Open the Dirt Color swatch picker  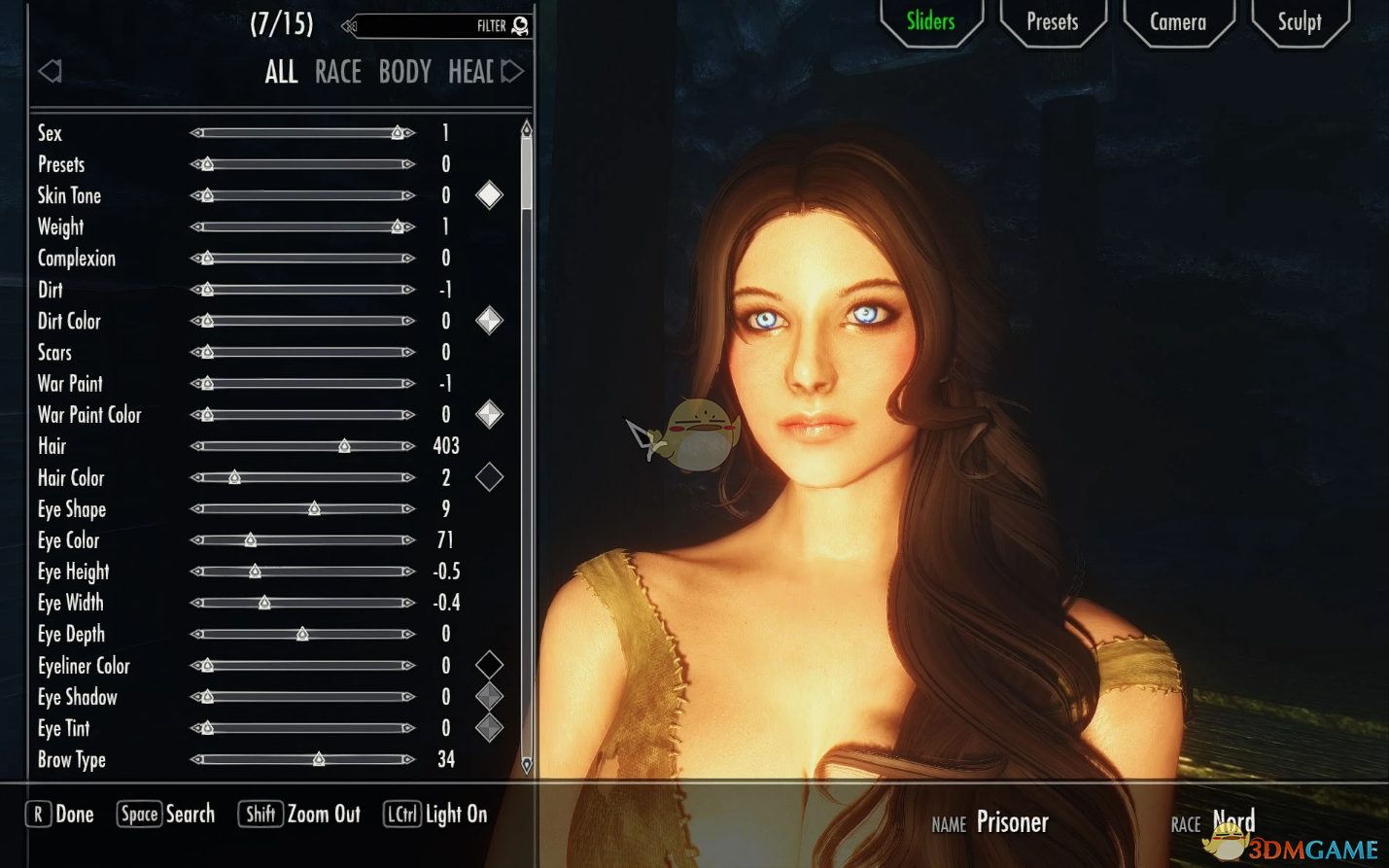[489, 320]
